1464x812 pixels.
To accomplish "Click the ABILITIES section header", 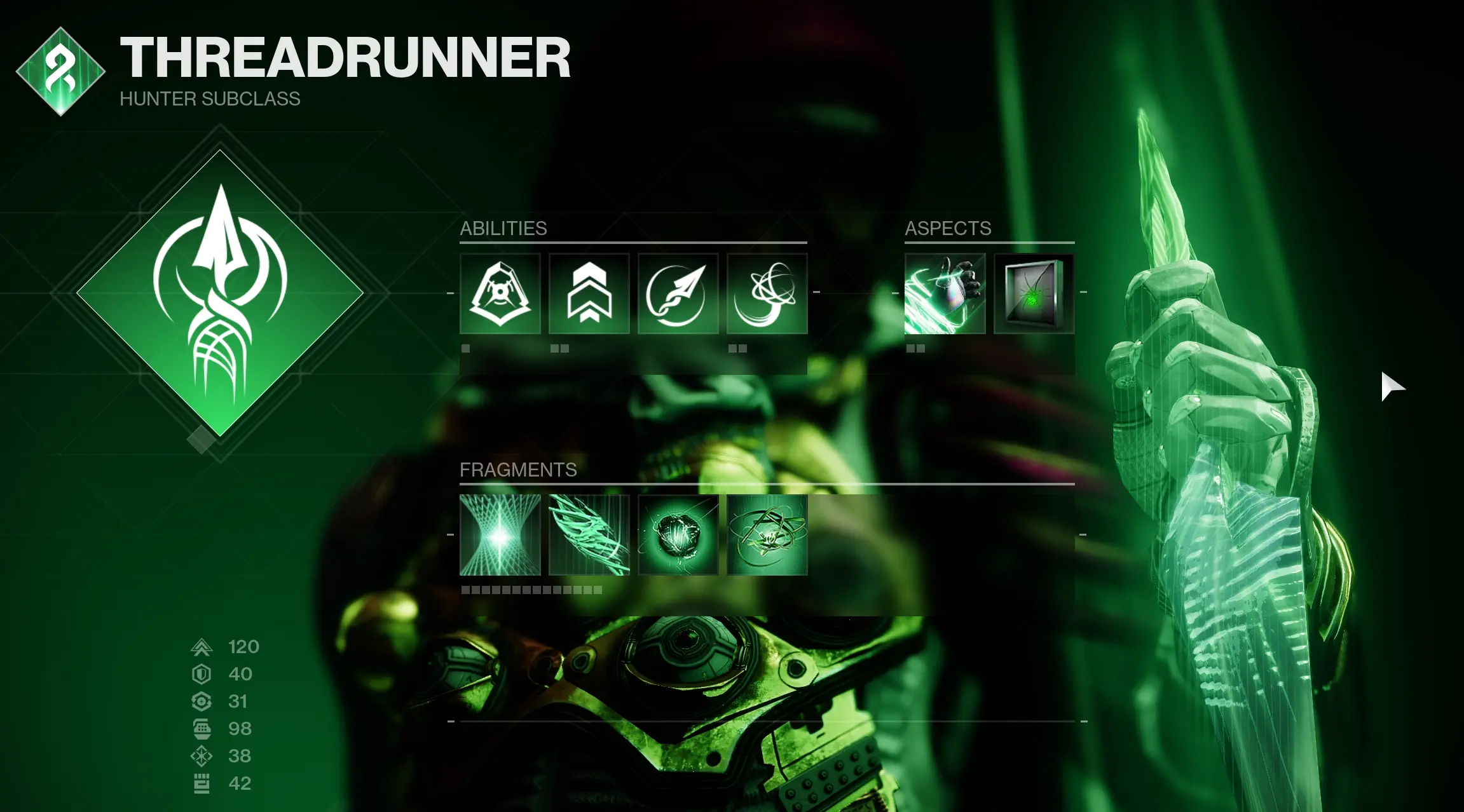I will pos(503,228).
